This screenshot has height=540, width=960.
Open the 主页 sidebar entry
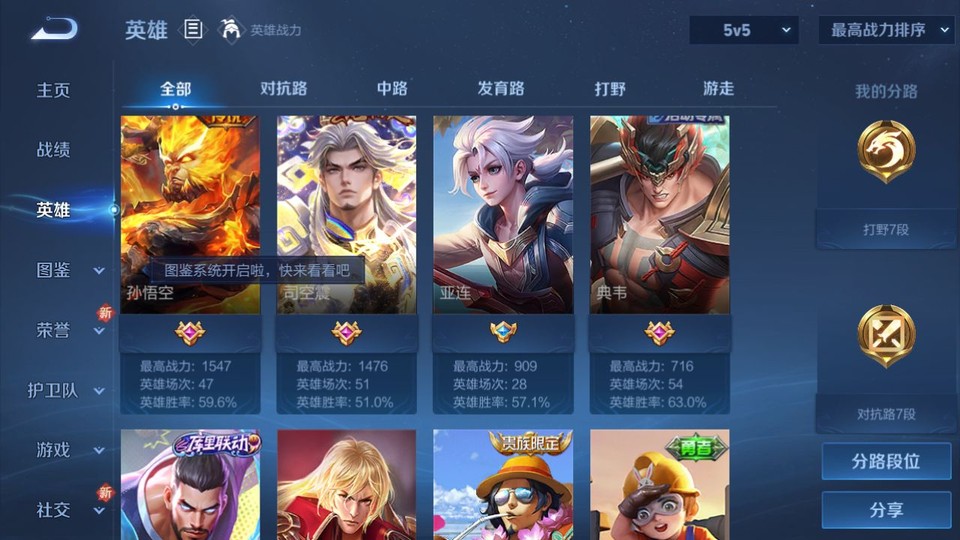pos(54,90)
